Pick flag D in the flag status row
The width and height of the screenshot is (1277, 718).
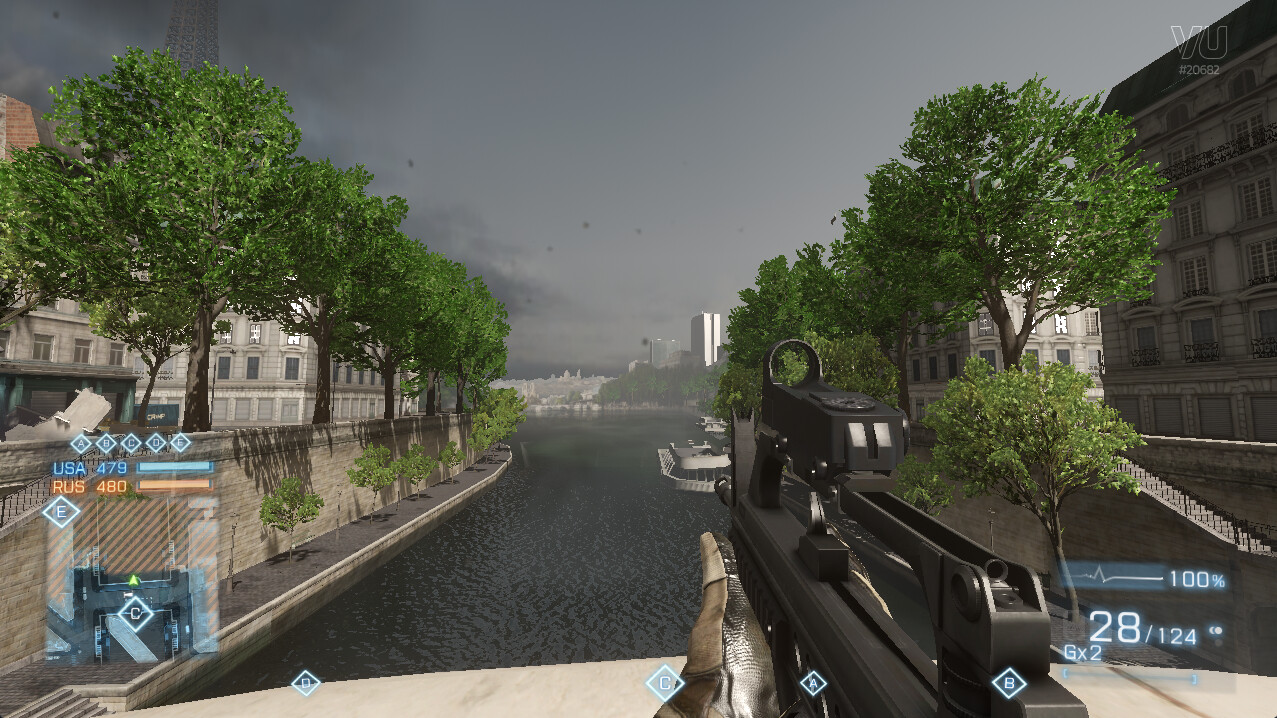tap(156, 443)
